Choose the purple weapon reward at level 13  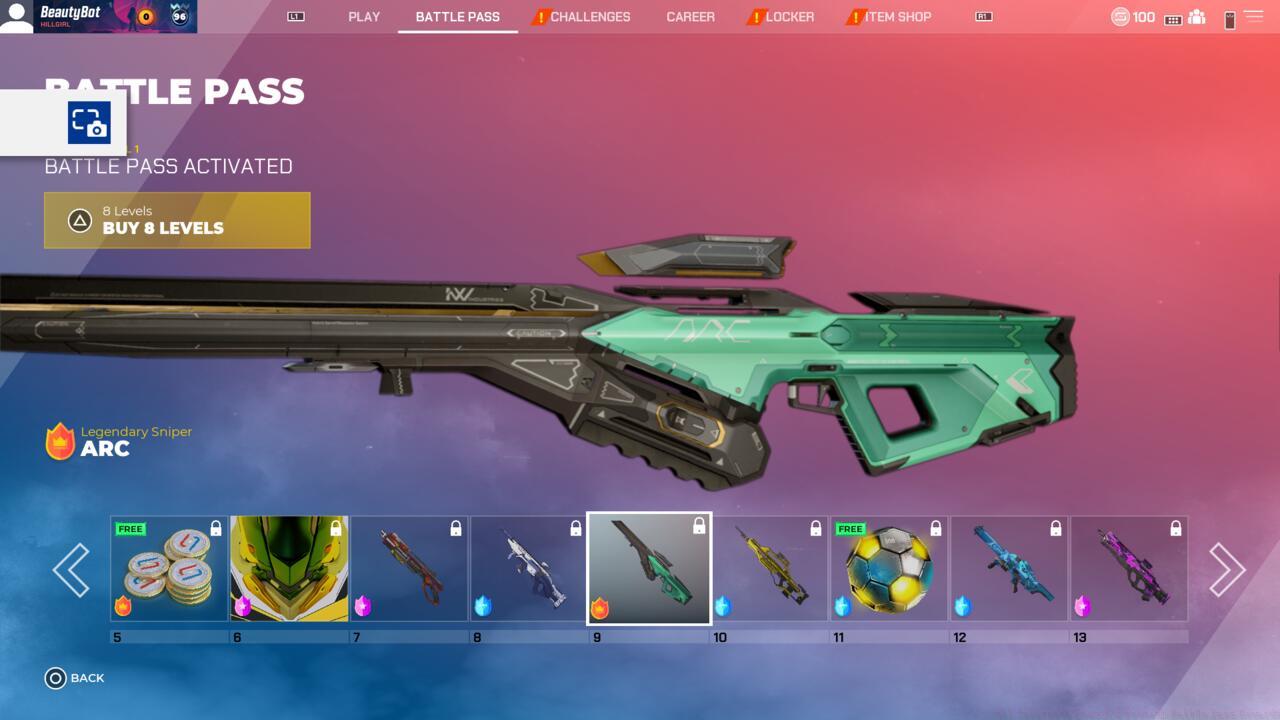(x=1129, y=569)
